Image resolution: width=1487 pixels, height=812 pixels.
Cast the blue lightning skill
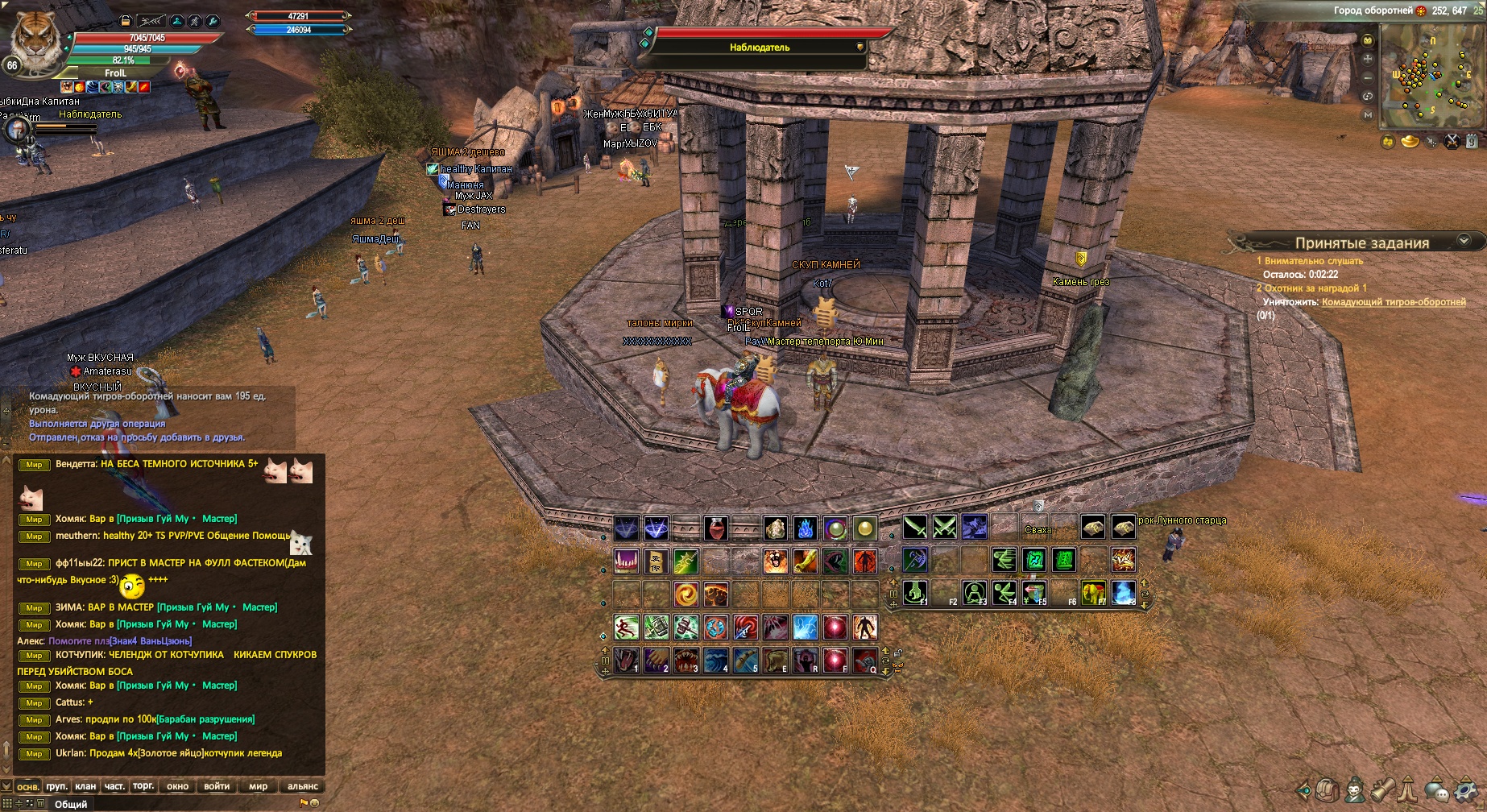click(805, 627)
